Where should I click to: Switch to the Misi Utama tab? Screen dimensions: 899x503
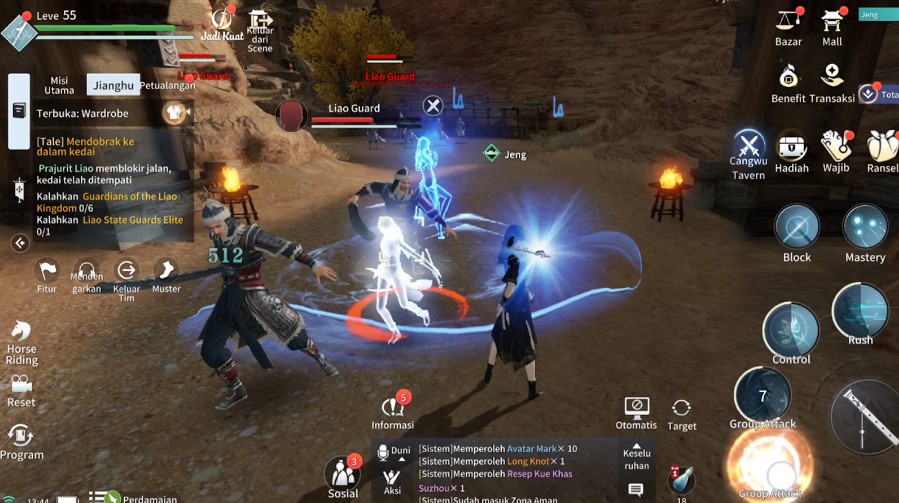(59, 85)
